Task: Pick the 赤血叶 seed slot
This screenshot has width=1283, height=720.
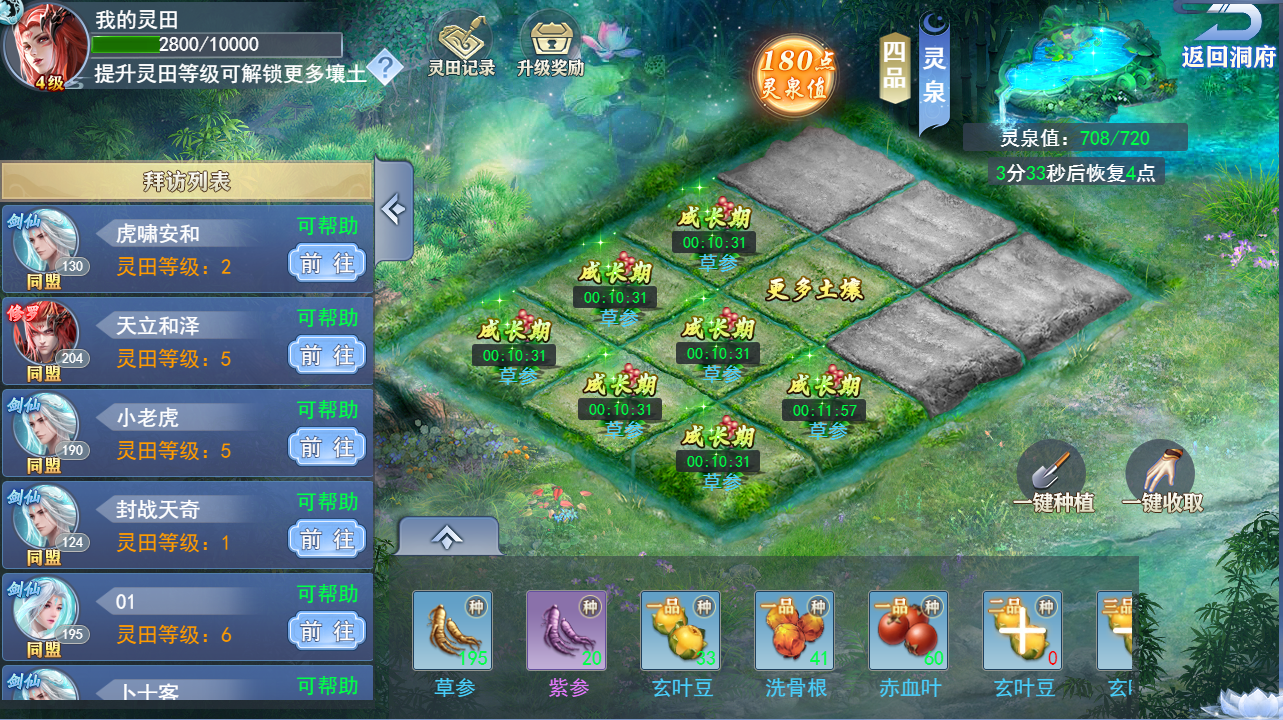Action: tap(908, 630)
